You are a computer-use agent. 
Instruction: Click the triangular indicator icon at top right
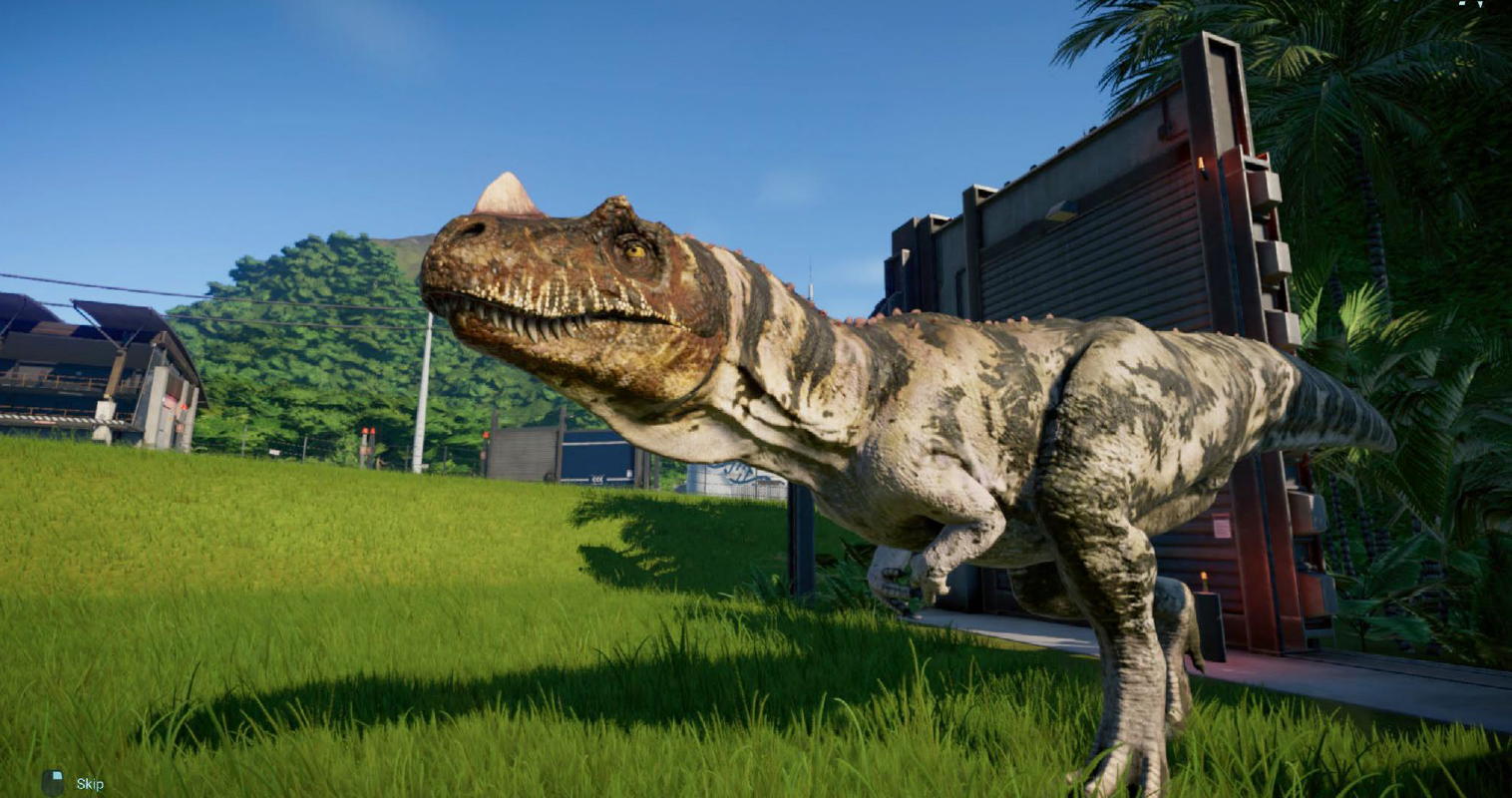1480,5
